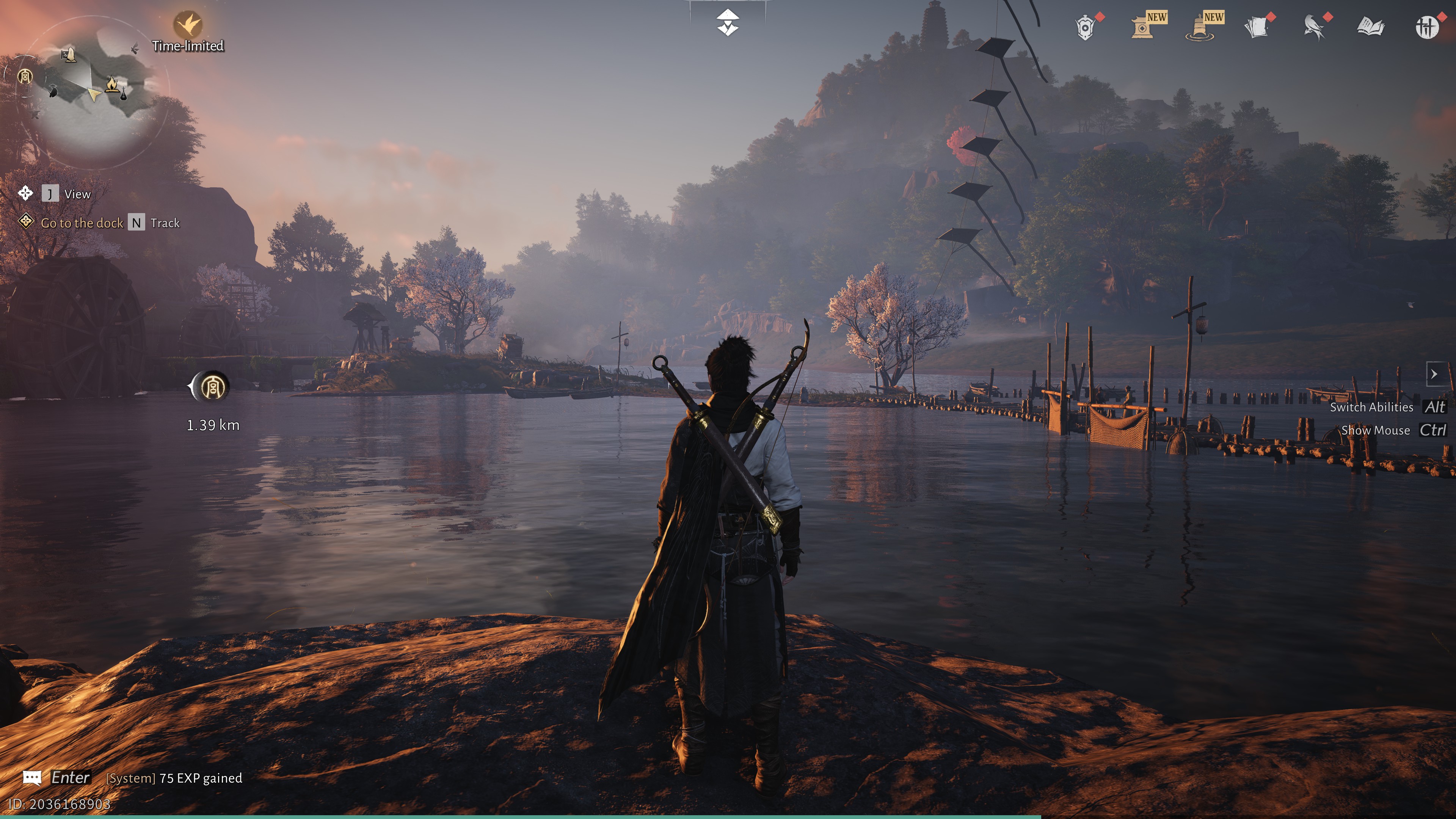Open the shield emblem menu icon

[x=1085, y=27]
